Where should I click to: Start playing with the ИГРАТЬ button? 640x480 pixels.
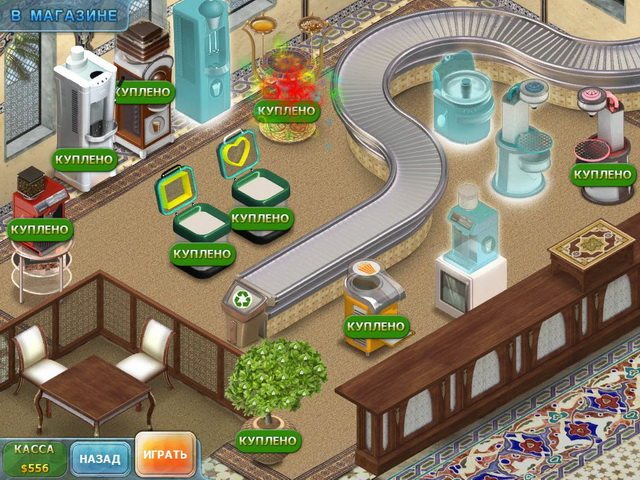[165, 455]
